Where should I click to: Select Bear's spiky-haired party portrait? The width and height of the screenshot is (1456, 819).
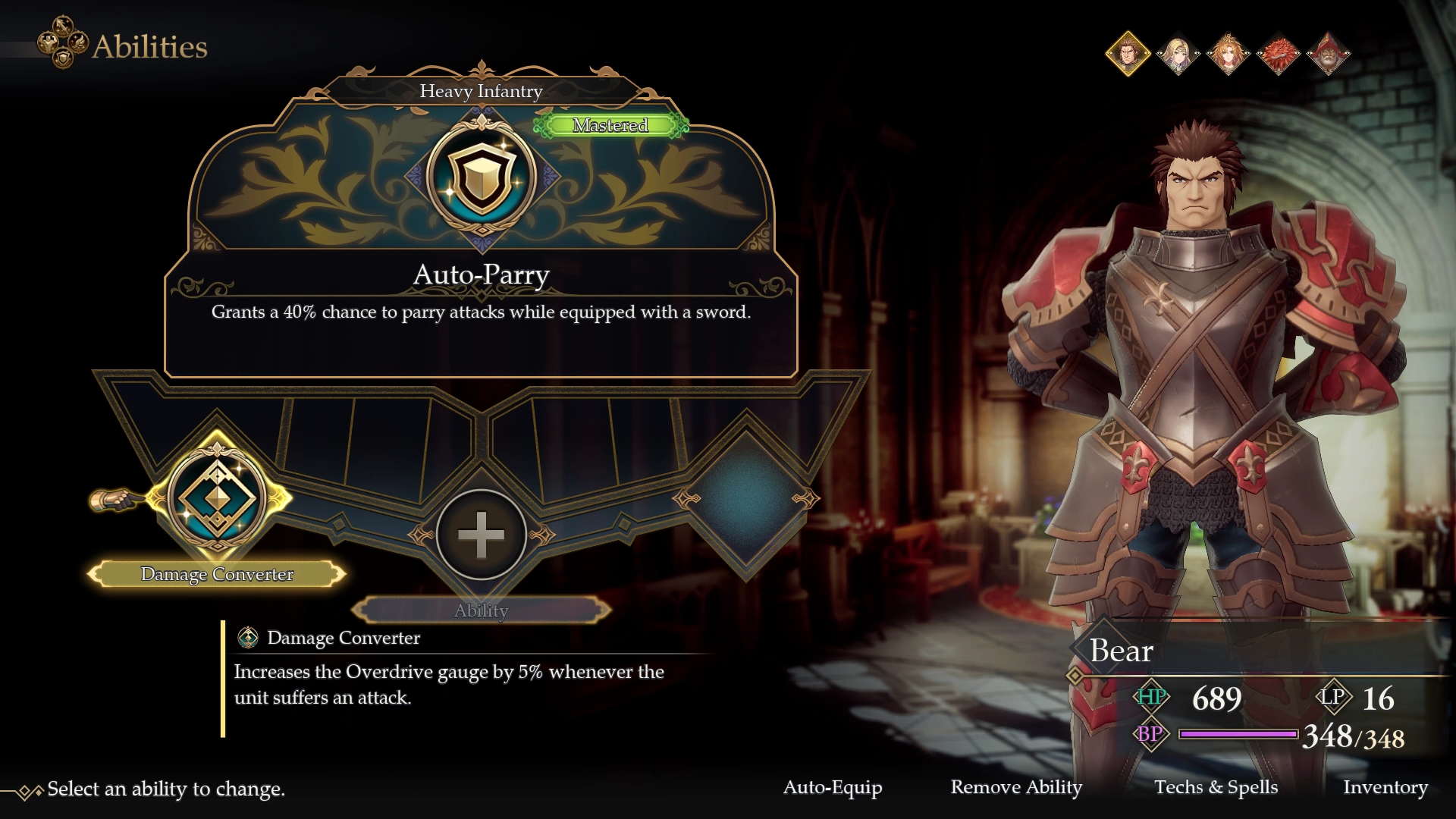[x=1128, y=53]
